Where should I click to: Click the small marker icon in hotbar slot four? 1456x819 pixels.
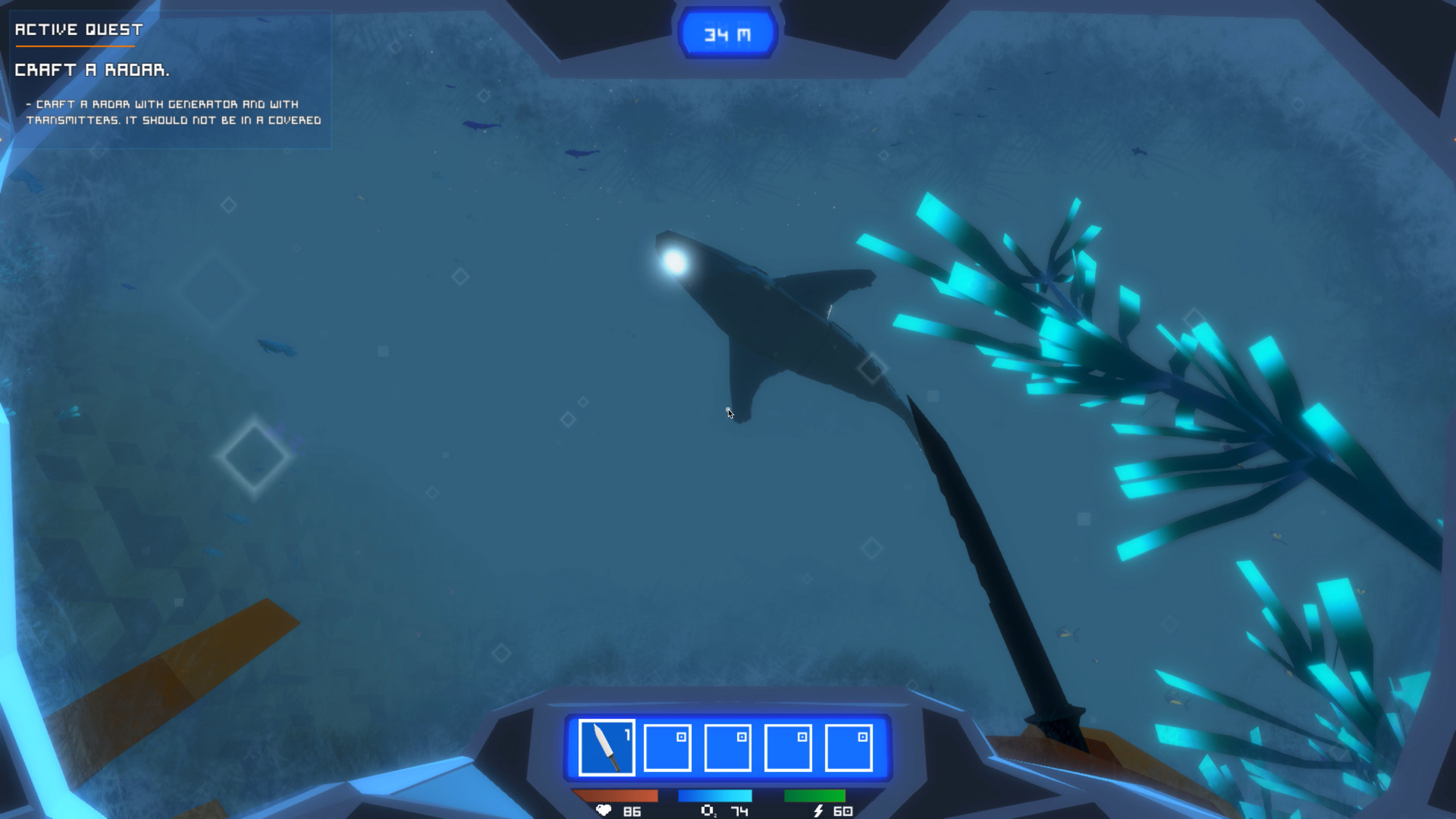pyautogui.click(x=802, y=735)
